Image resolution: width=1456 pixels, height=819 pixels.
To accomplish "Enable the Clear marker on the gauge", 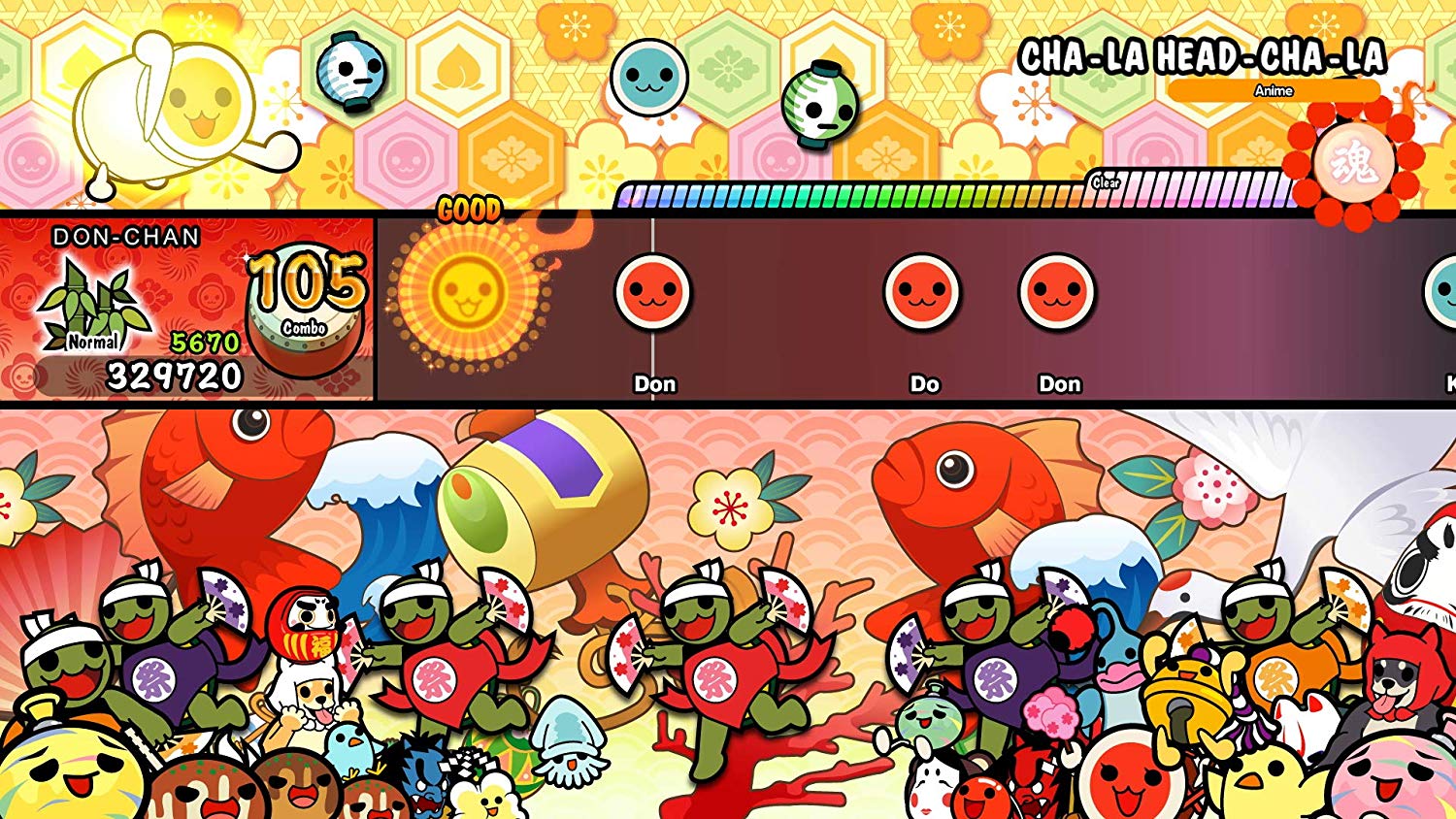I will click(x=1105, y=182).
